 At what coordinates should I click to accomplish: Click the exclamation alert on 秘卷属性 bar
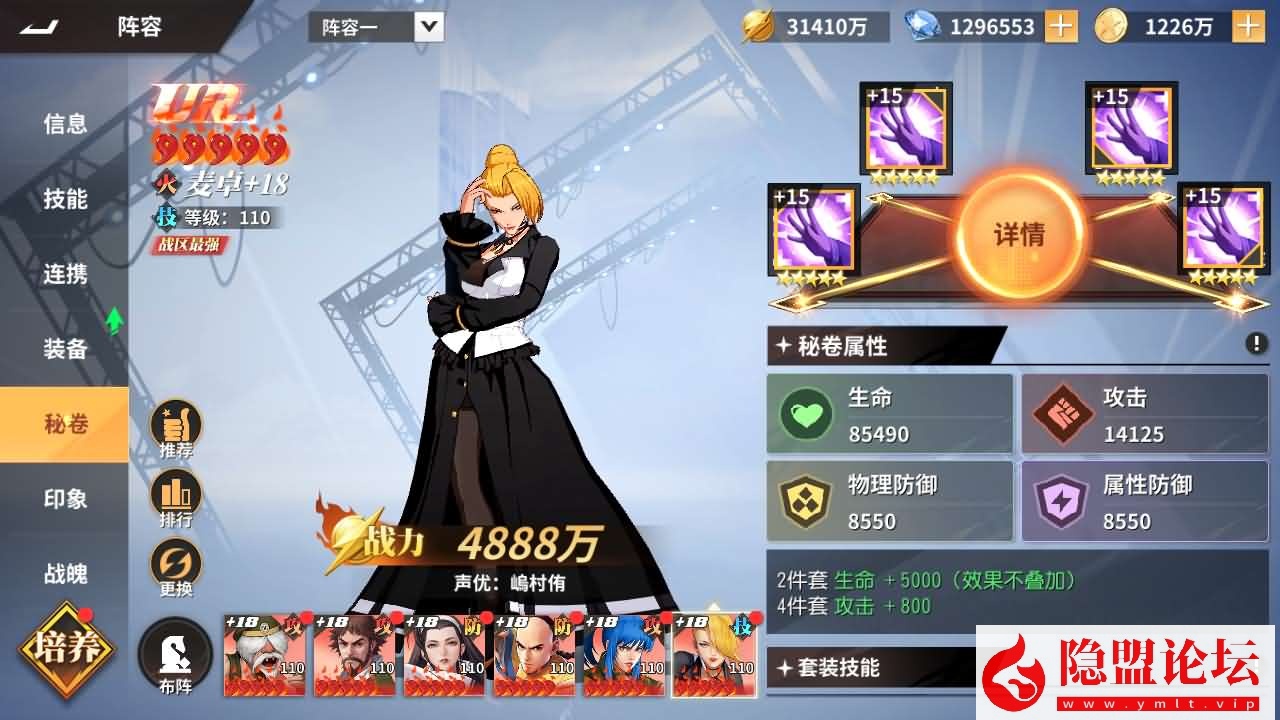click(x=1257, y=343)
